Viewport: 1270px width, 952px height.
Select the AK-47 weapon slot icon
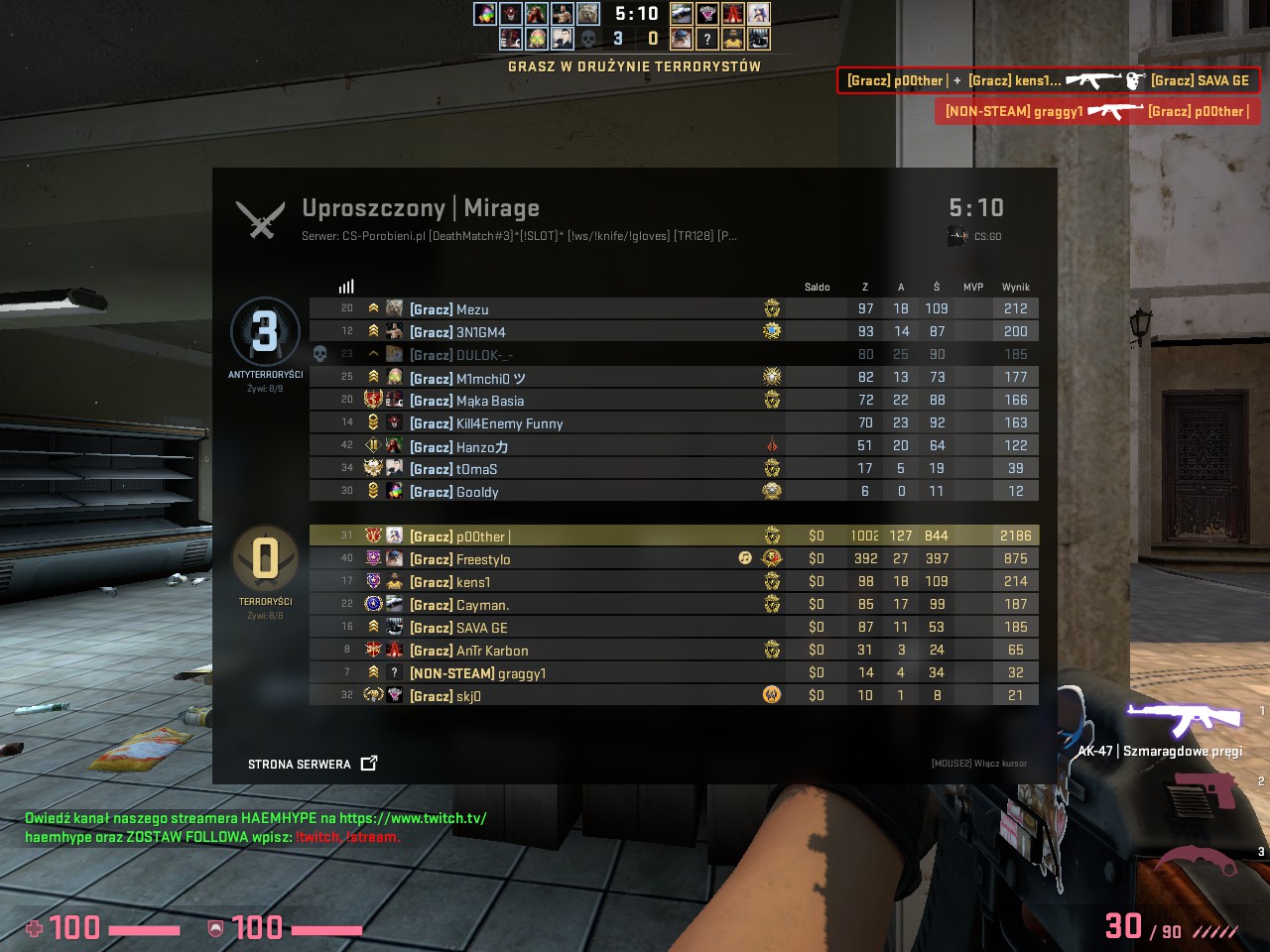click(x=1184, y=718)
